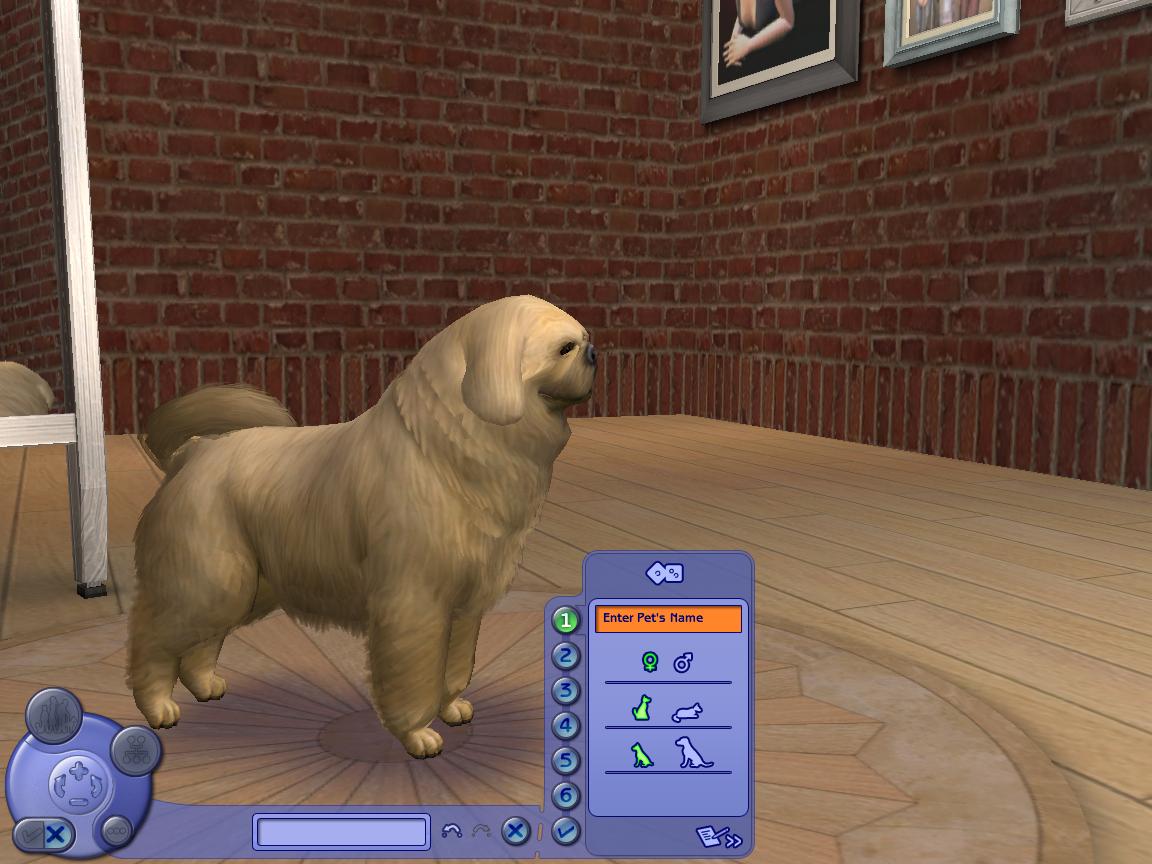The image size is (1152, 864).
Task: Select the small dog size icon
Action: 641,755
